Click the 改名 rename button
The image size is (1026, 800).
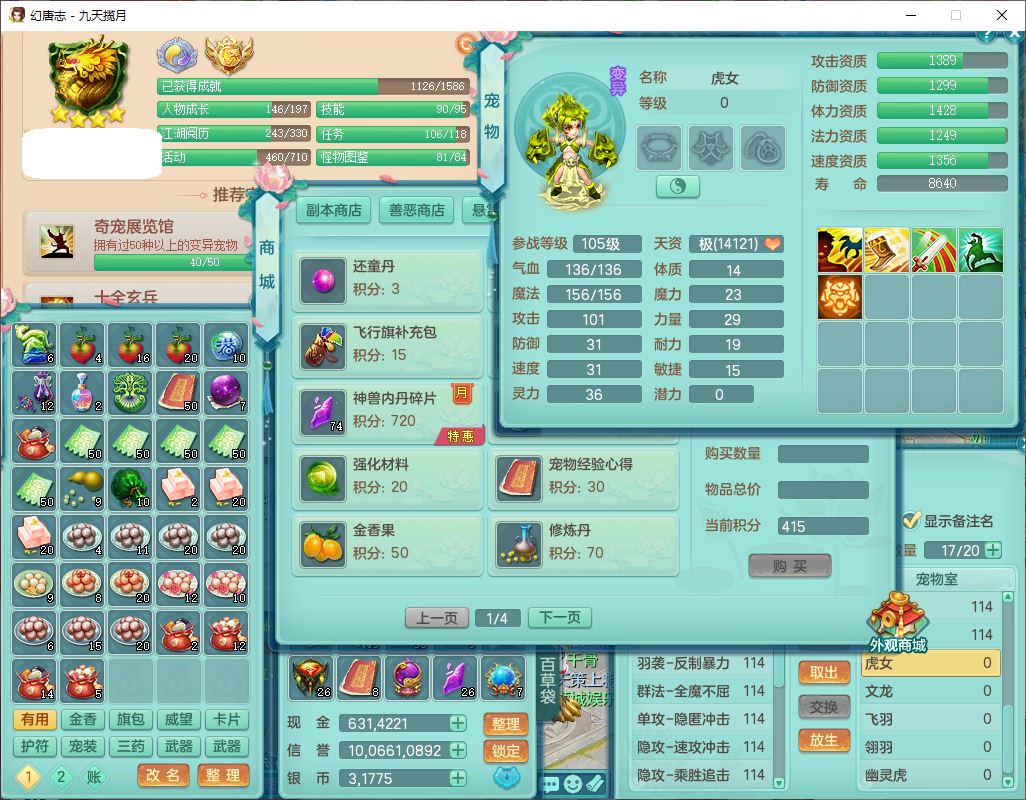click(163, 775)
